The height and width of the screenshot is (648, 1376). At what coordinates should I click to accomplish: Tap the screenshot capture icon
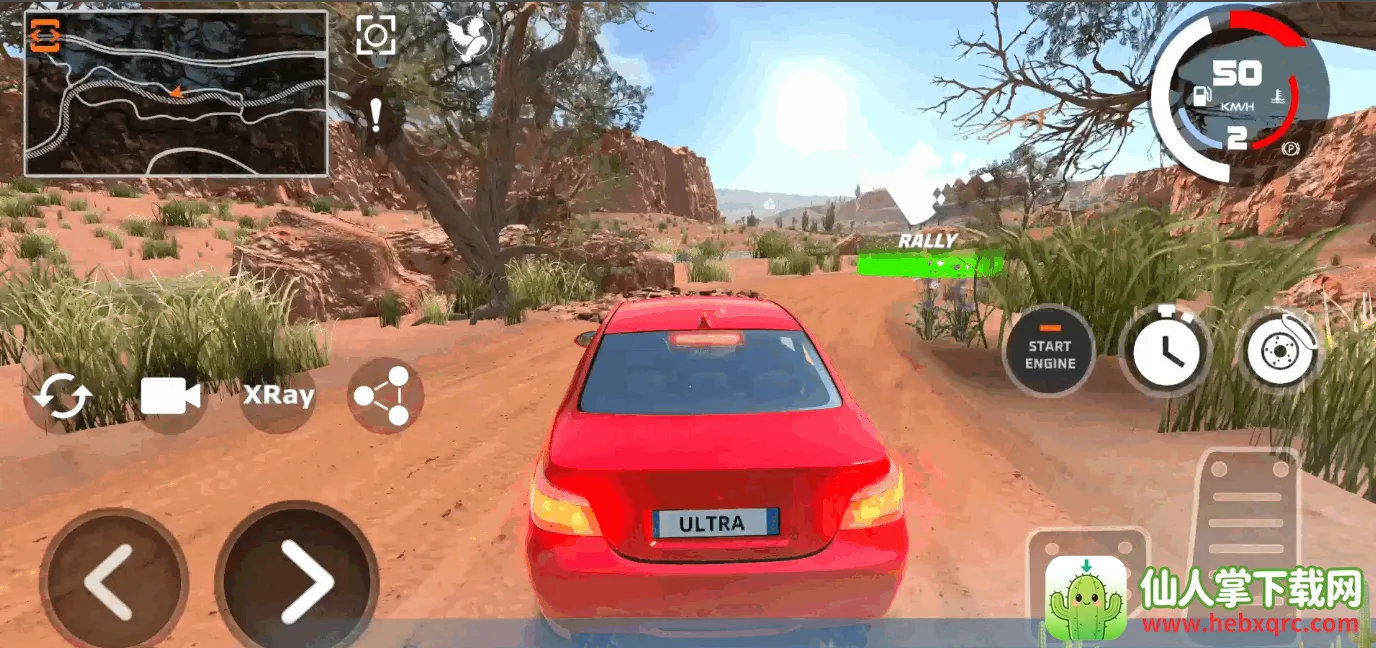click(376, 36)
